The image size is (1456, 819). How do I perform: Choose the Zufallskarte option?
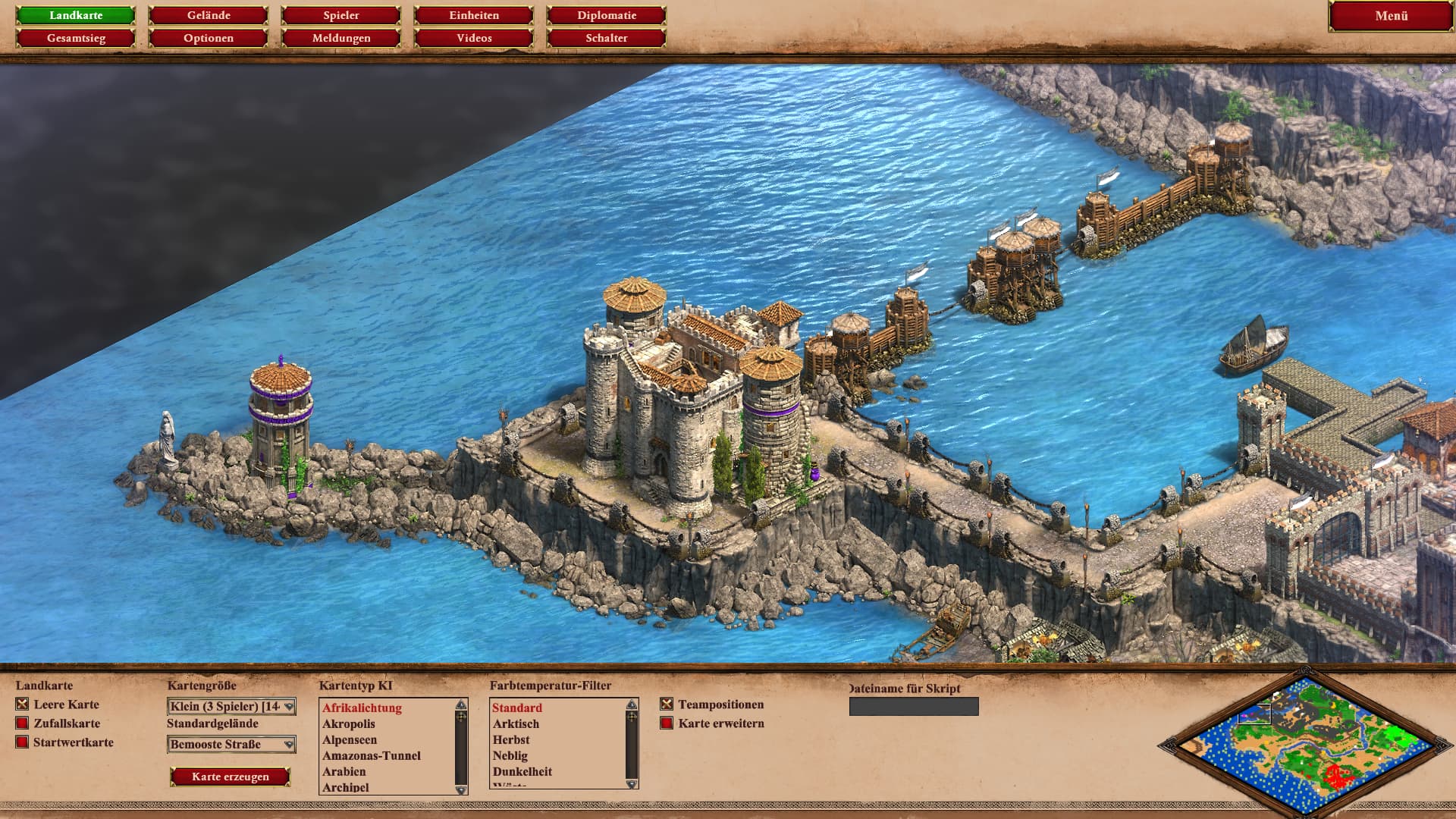point(22,723)
